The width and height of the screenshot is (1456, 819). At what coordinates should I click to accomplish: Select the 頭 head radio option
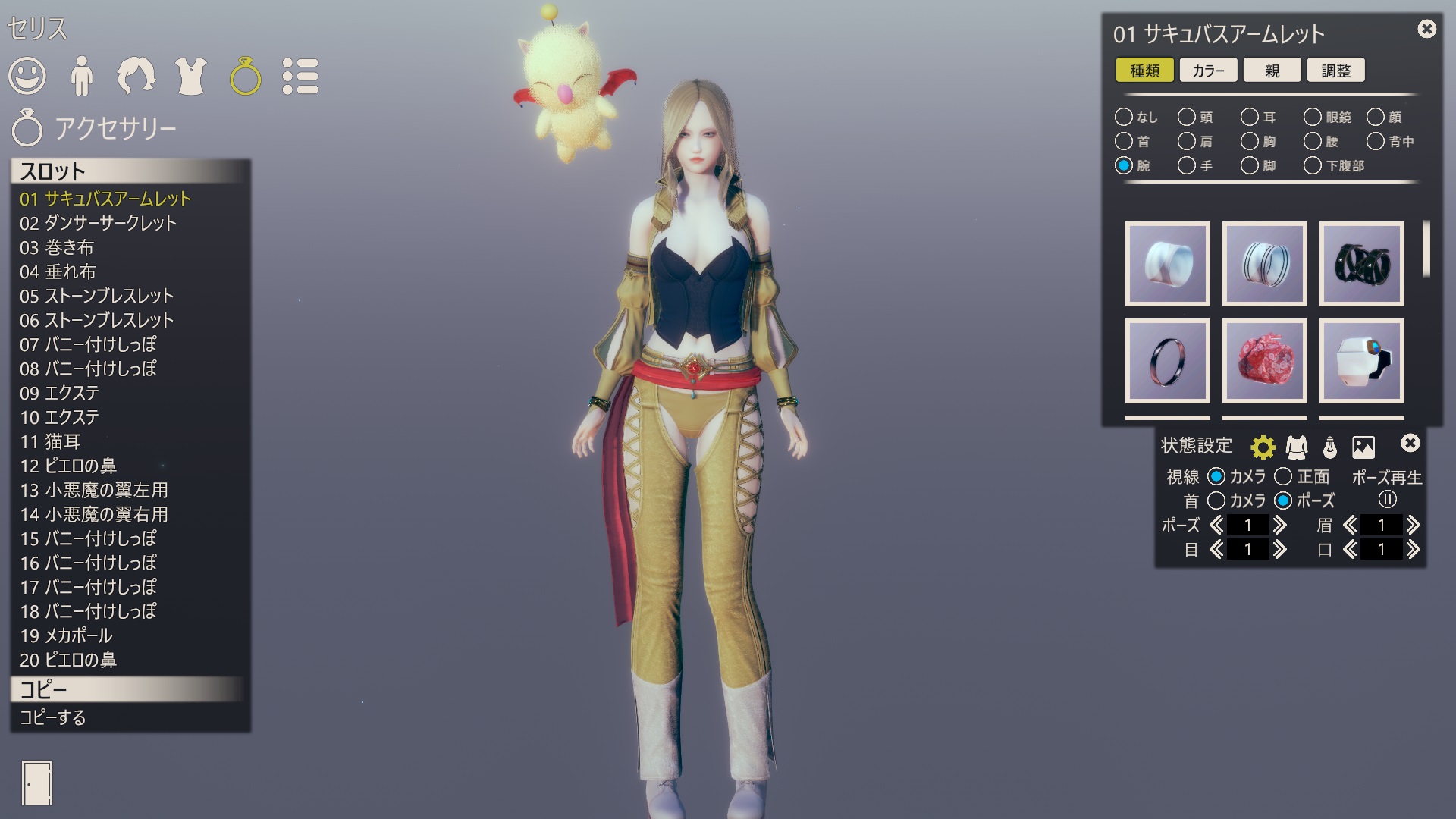coord(1187,118)
